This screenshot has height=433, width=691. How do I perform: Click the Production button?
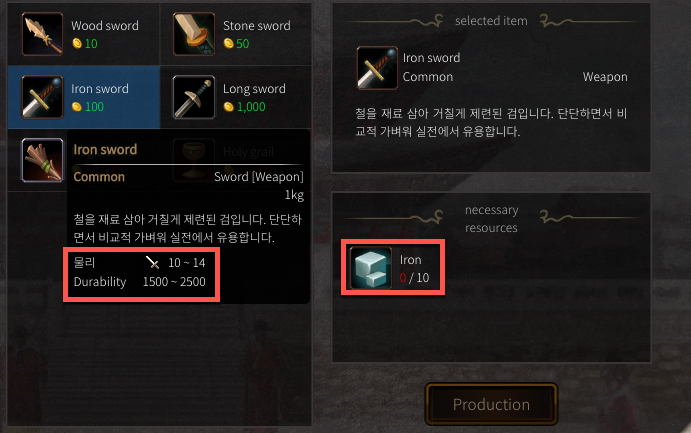[491, 405]
